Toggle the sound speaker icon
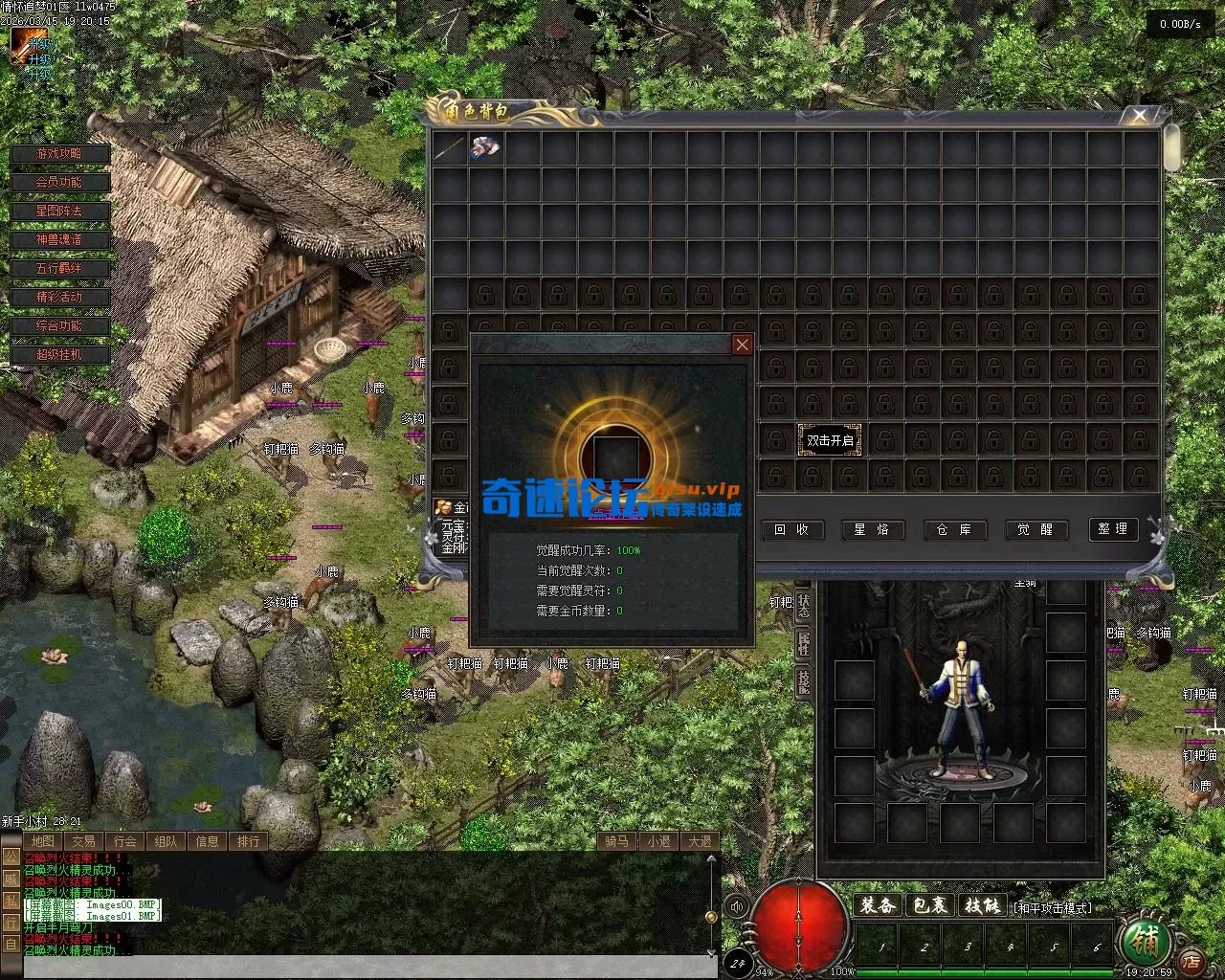This screenshot has width=1225, height=980. (736, 906)
